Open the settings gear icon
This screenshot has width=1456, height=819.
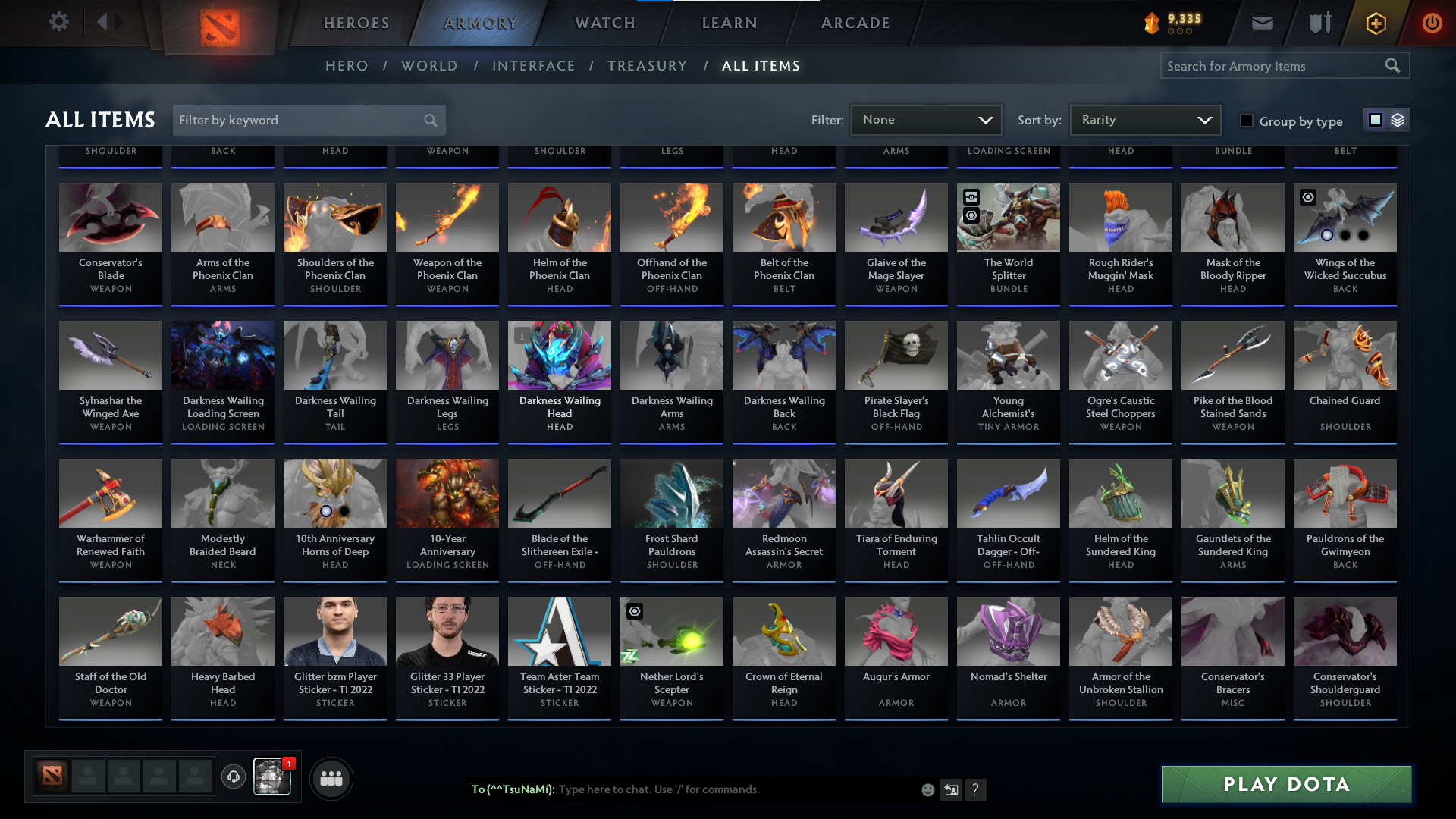click(x=59, y=21)
